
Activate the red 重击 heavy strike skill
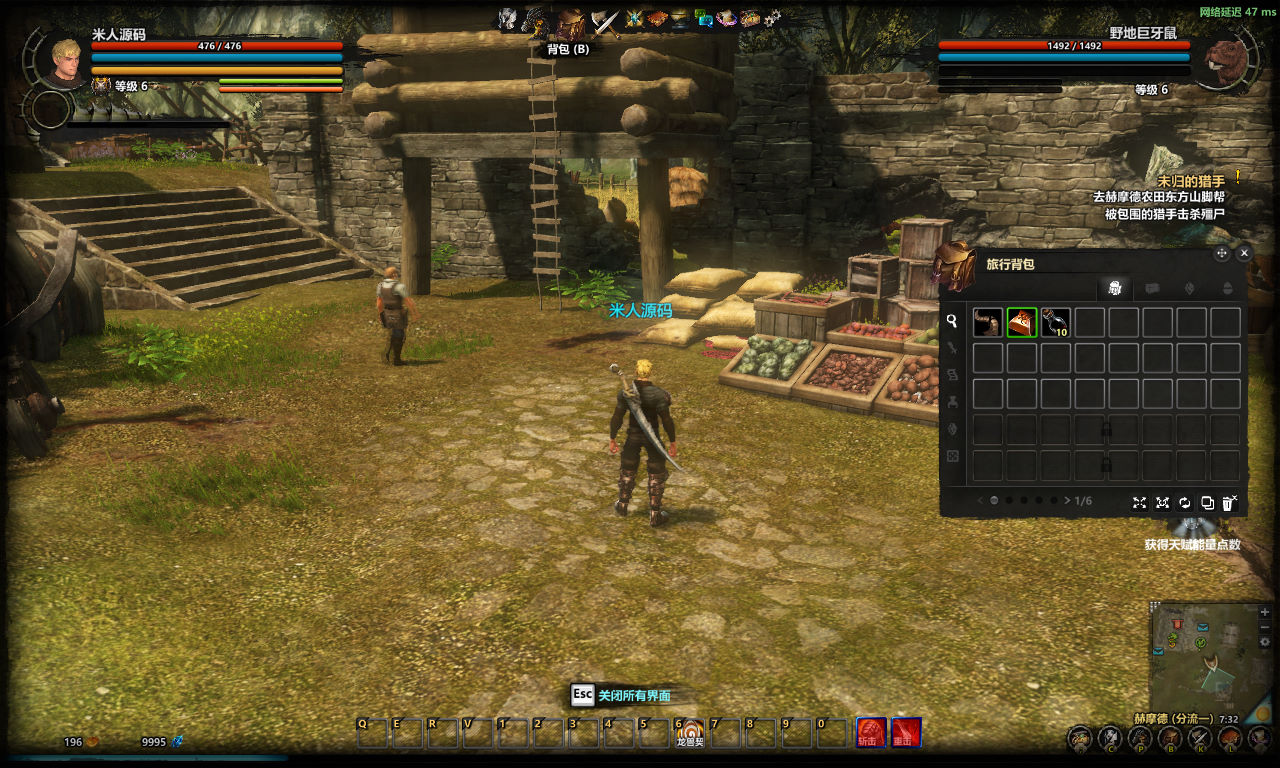click(x=906, y=732)
